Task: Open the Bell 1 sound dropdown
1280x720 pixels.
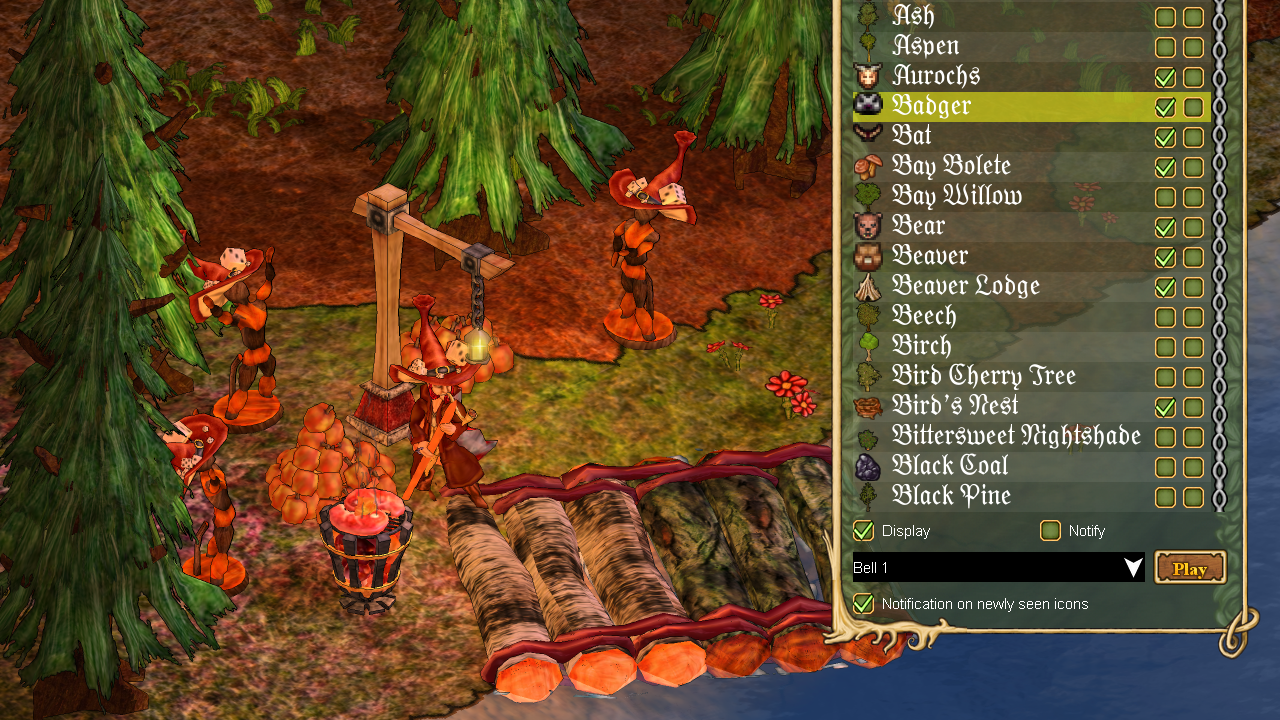Action: coord(998,568)
